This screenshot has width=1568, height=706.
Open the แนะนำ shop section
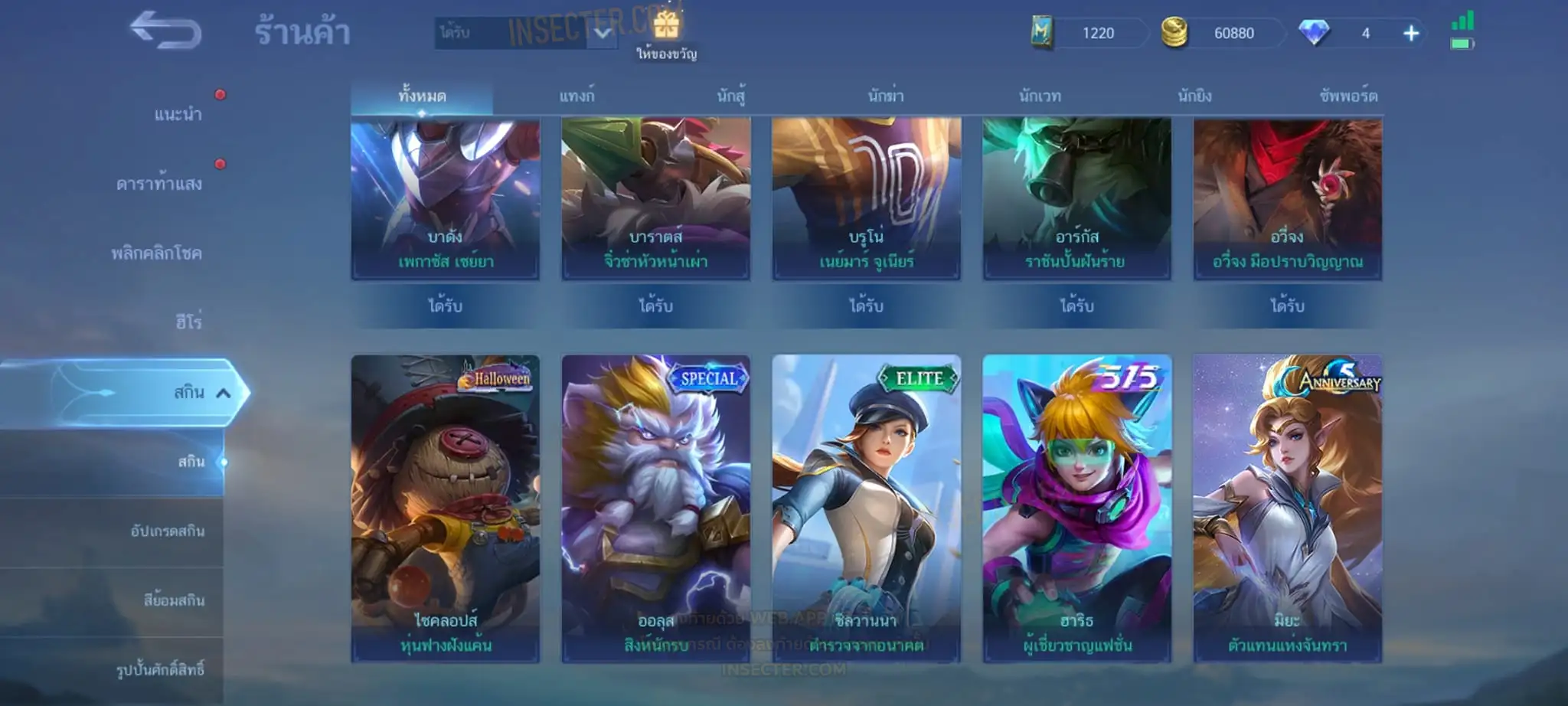coord(178,115)
